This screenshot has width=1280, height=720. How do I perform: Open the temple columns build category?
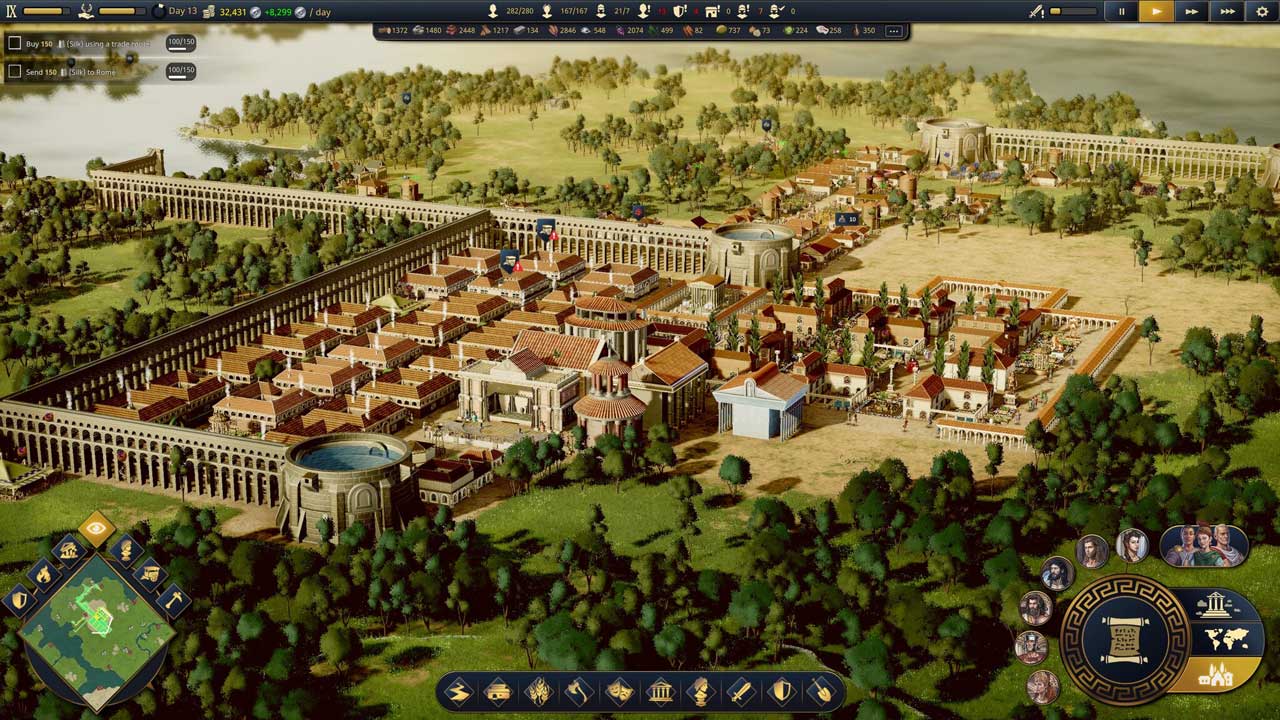[x=660, y=691]
